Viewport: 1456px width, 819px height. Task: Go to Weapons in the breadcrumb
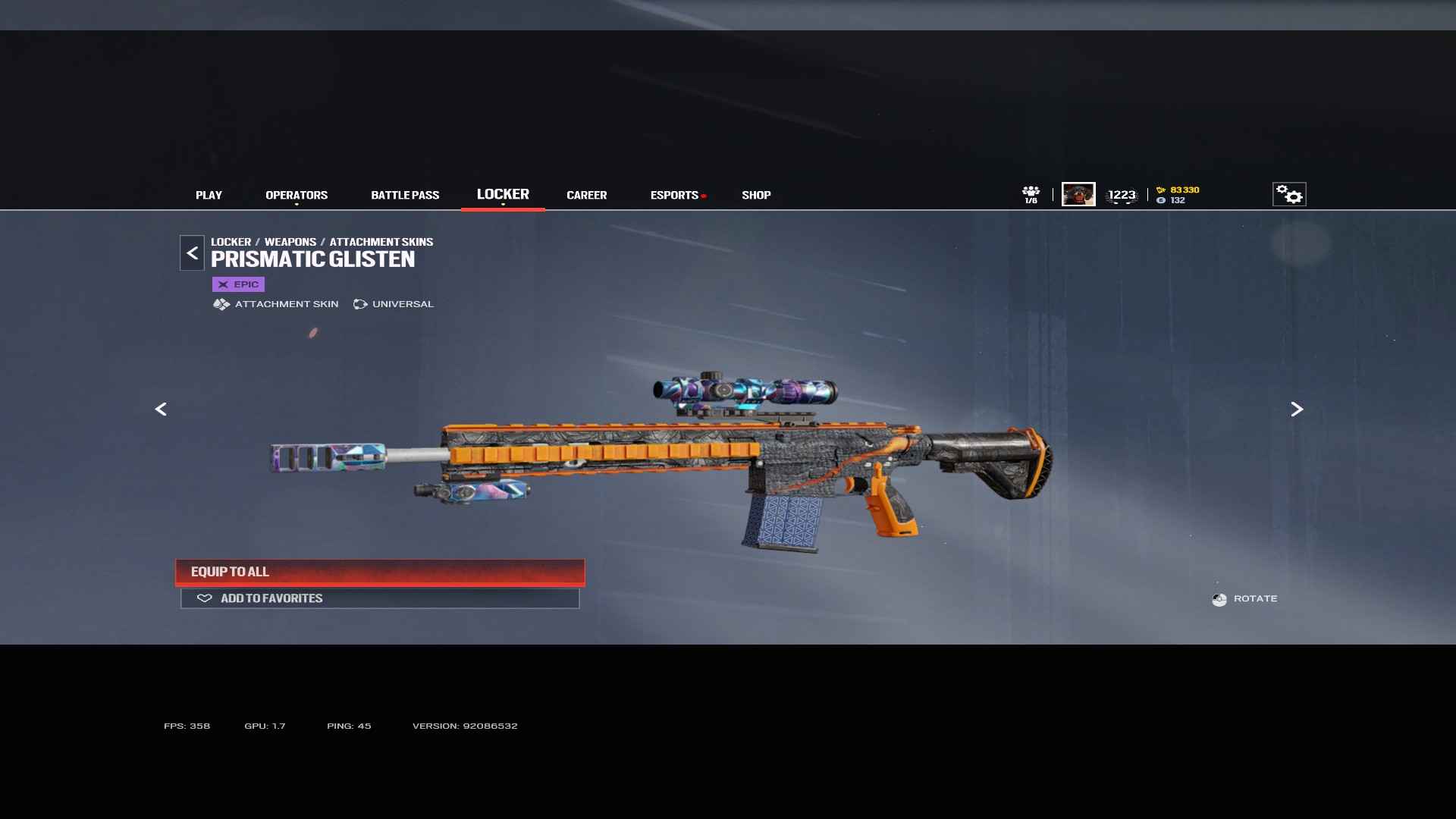(290, 242)
